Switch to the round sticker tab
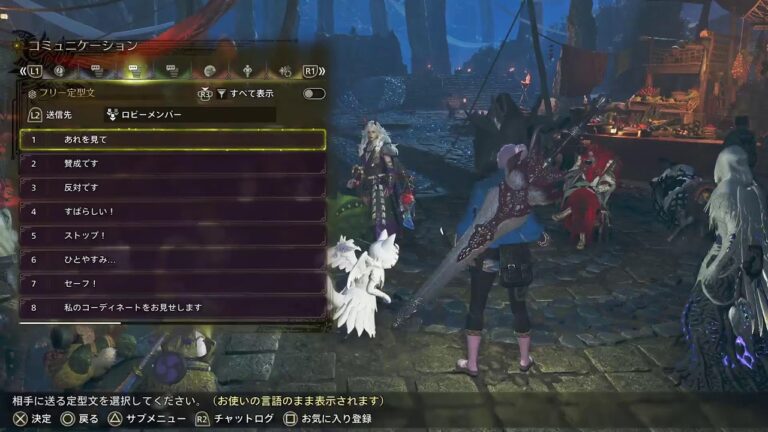 click(209, 71)
